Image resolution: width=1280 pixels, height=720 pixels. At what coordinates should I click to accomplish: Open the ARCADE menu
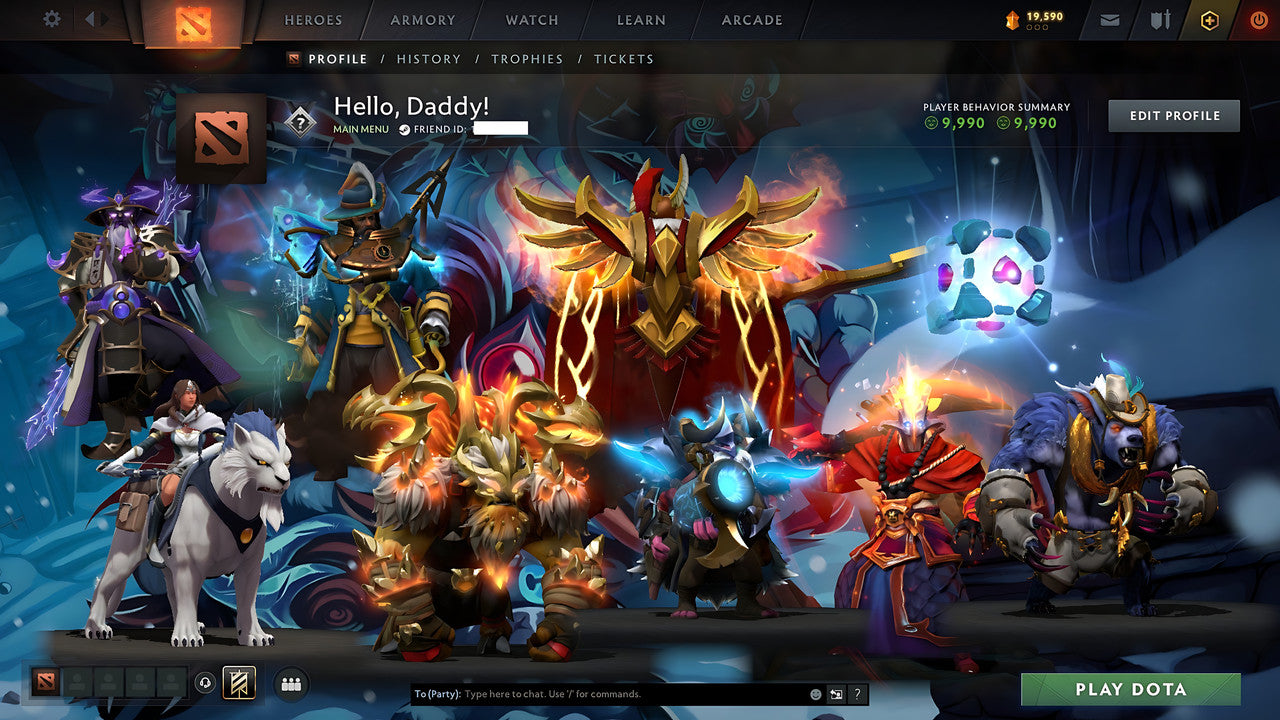tap(751, 19)
